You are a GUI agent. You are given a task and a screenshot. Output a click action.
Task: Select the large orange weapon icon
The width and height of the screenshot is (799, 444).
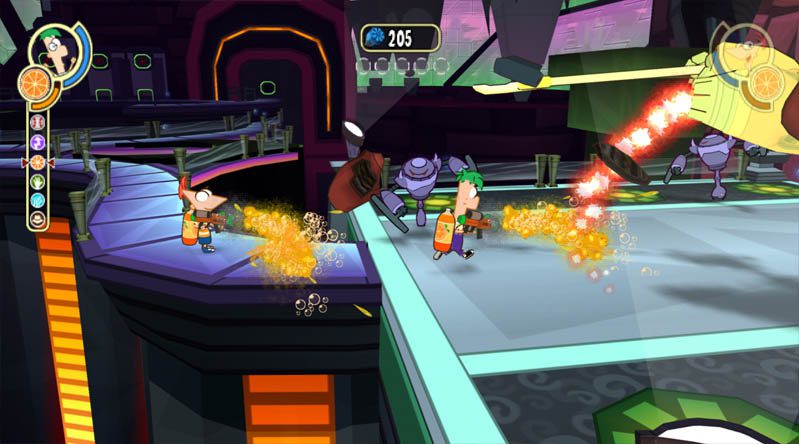pos(33,84)
